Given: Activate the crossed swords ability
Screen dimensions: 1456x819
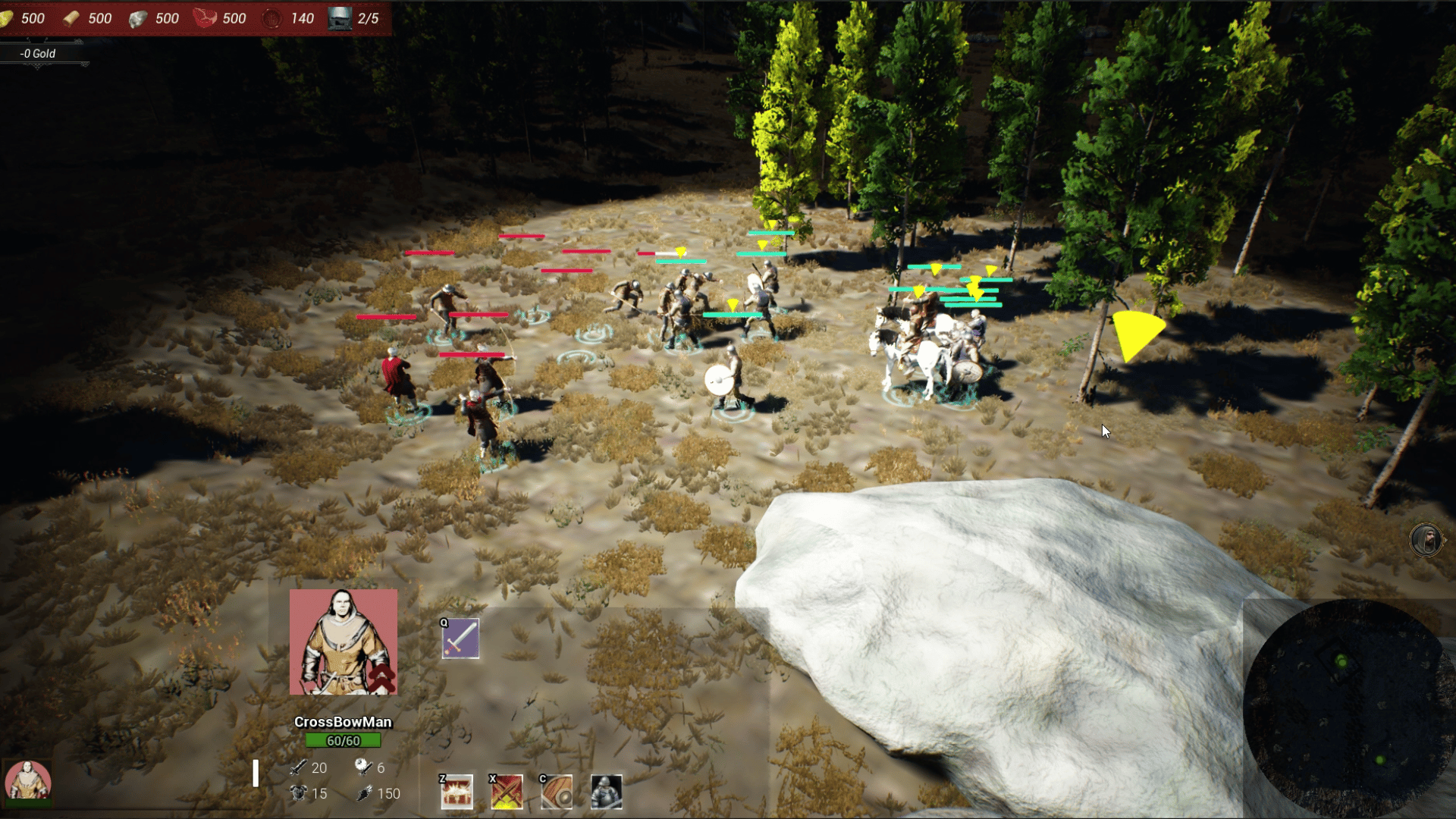Looking at the screenshot, I should tap(507, 792).
